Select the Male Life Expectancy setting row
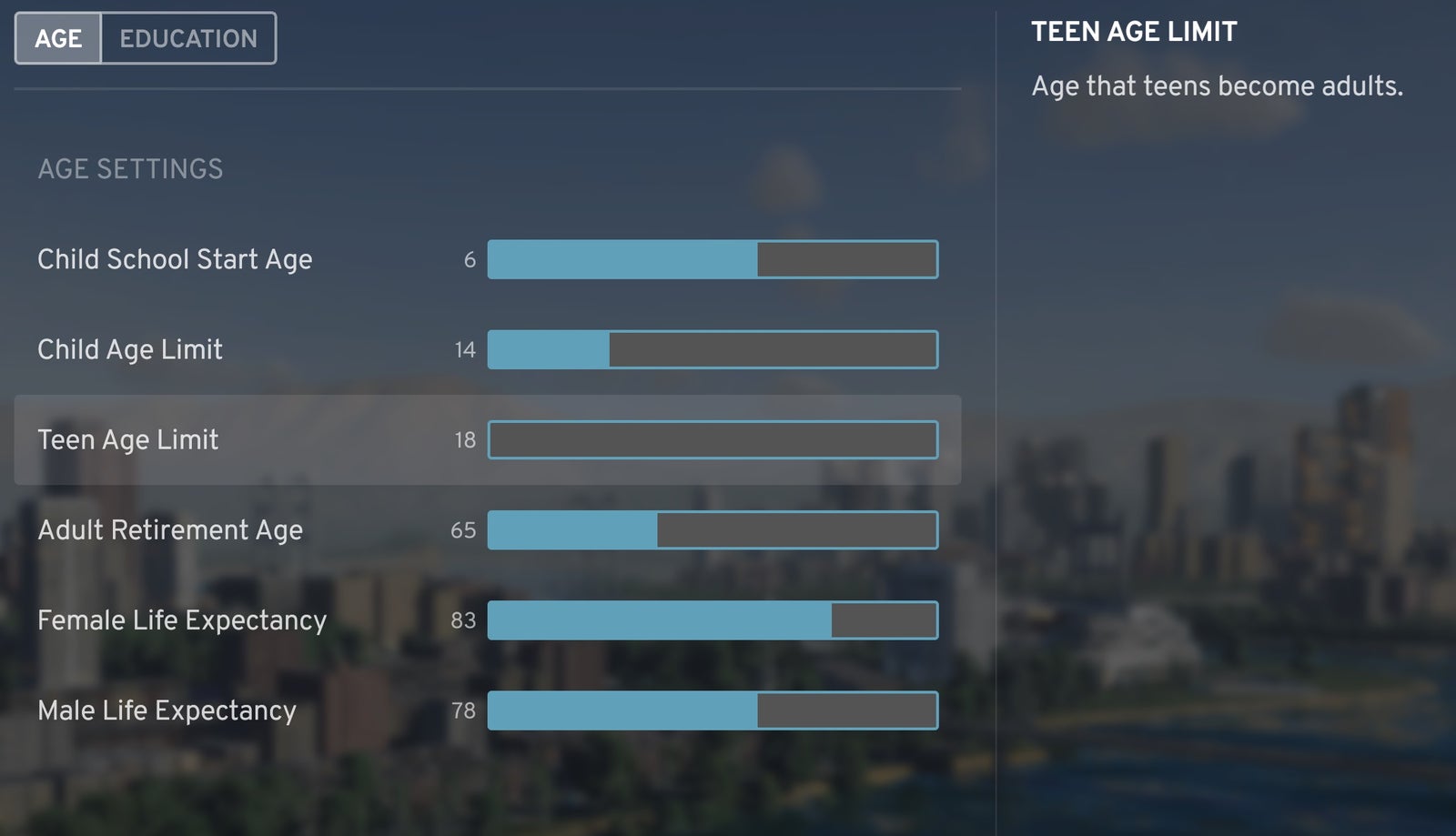The width and height of the screenshot is (1456, 836). pyautogui.click(x=166, y=711)
